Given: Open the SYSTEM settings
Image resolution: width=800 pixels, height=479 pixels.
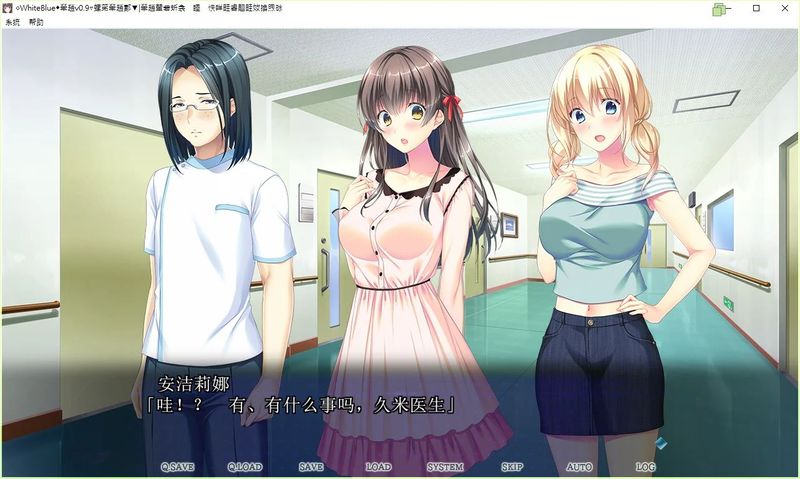Looking at the screenshot, I should 445,467.
